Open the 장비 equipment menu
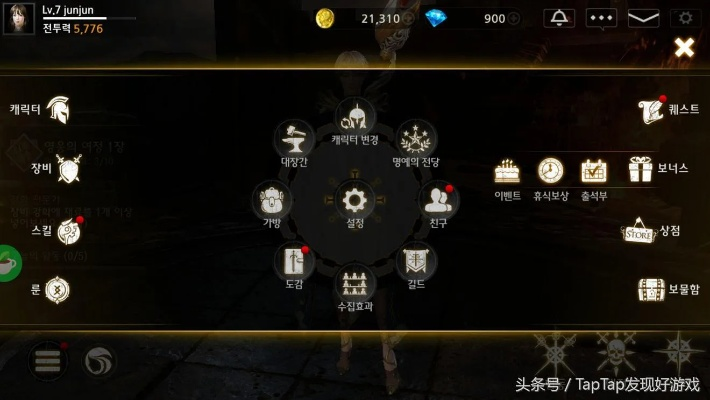Viewport: 710px width, 400px height. [68, 169]
